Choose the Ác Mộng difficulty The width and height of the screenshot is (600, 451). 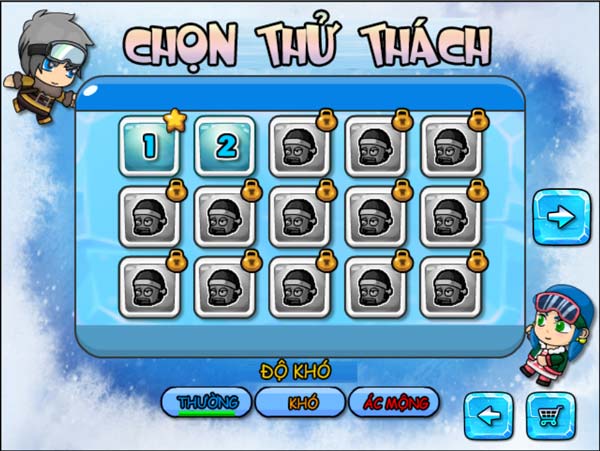pyautogui.click(x=394, y=402)
